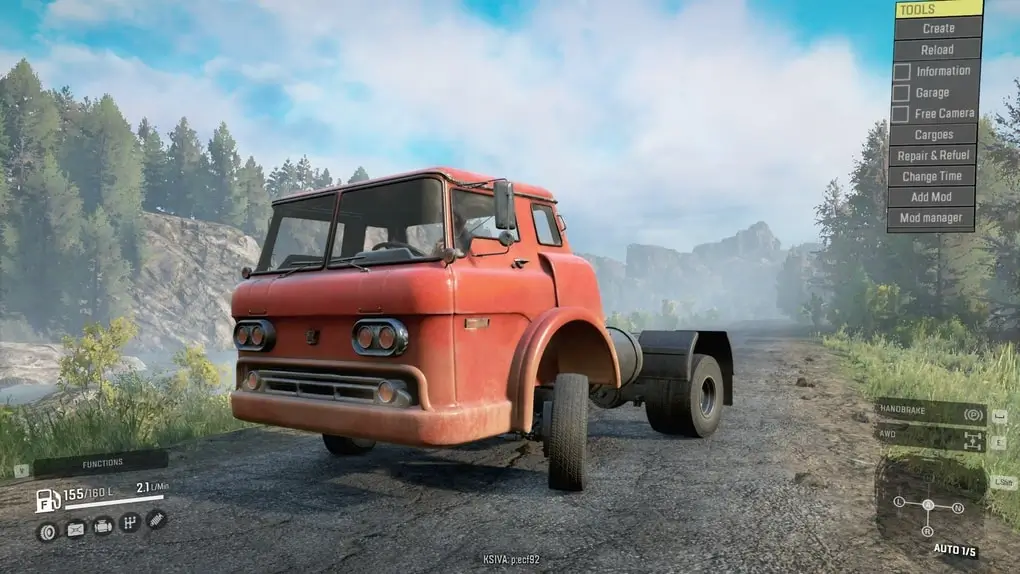Viewport: 1020px width, 574px height.
Task: Pick low gear L on the shifter
Action: 898,500
